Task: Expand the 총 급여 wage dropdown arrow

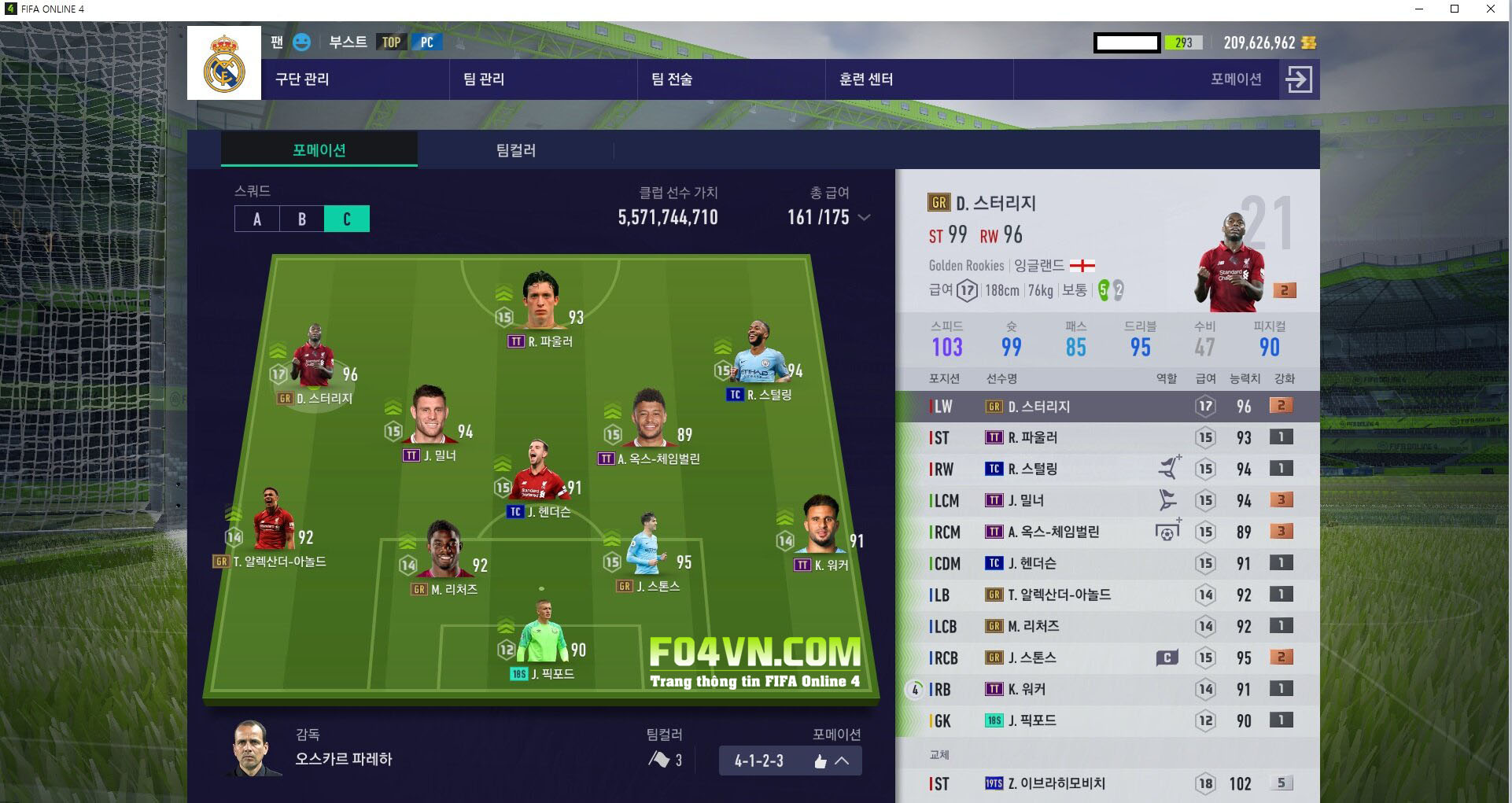Action: point(864,218)
